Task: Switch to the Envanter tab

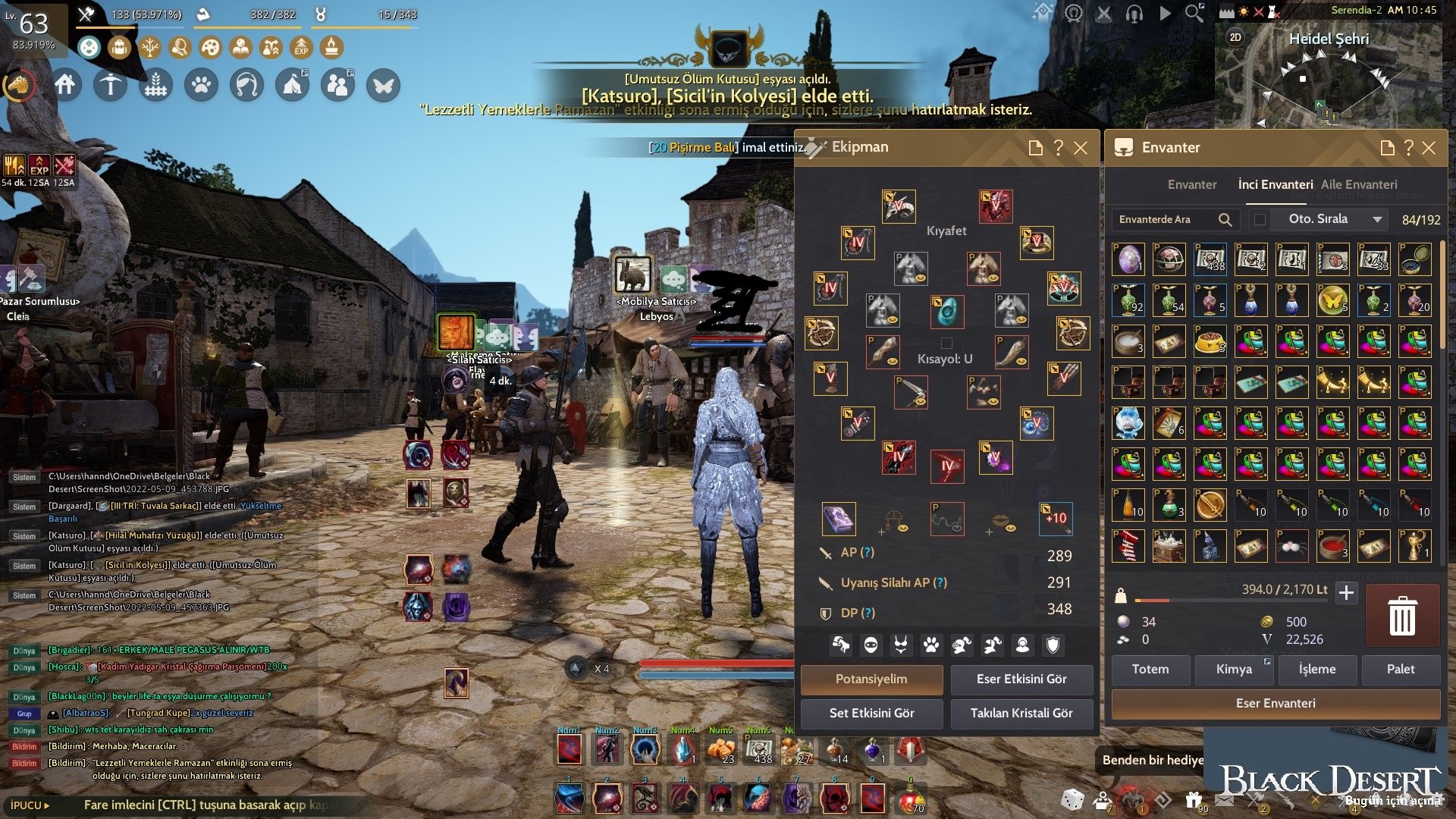Action: (1191, 184)
